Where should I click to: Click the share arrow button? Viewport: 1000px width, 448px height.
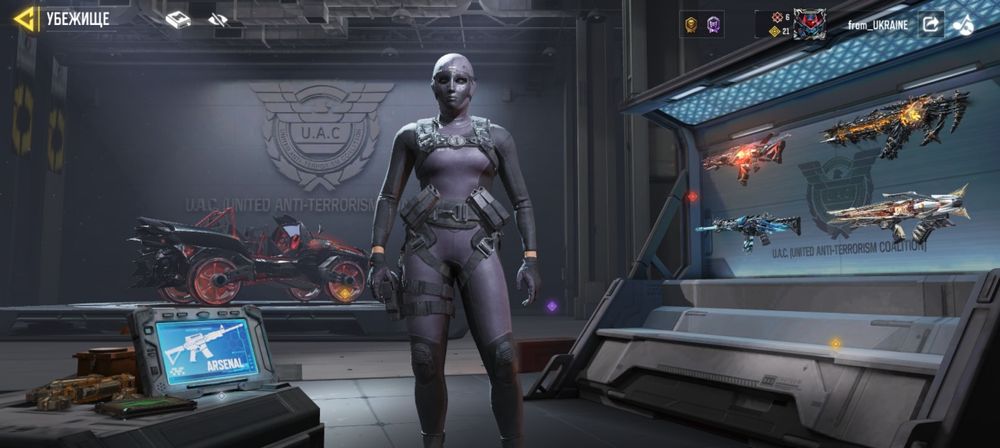click(x=931, y=24)
